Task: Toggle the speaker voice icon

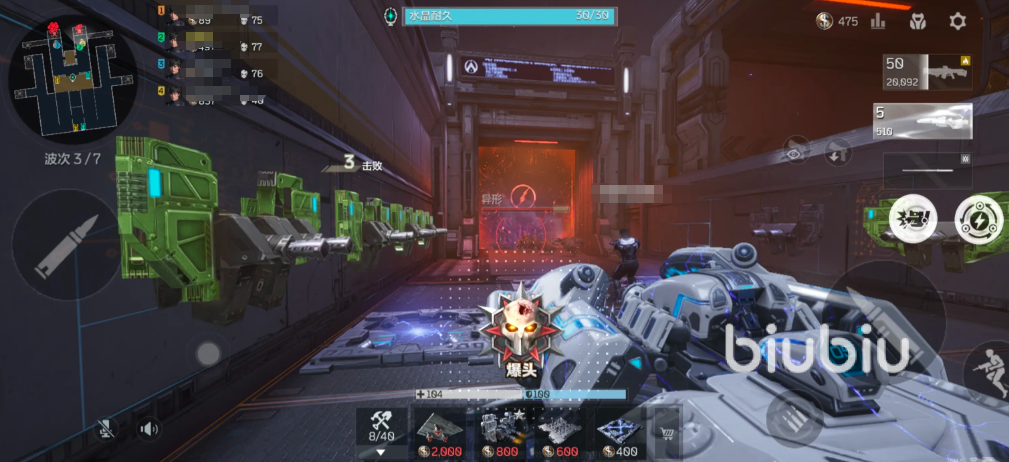Action: coord(149,429)
